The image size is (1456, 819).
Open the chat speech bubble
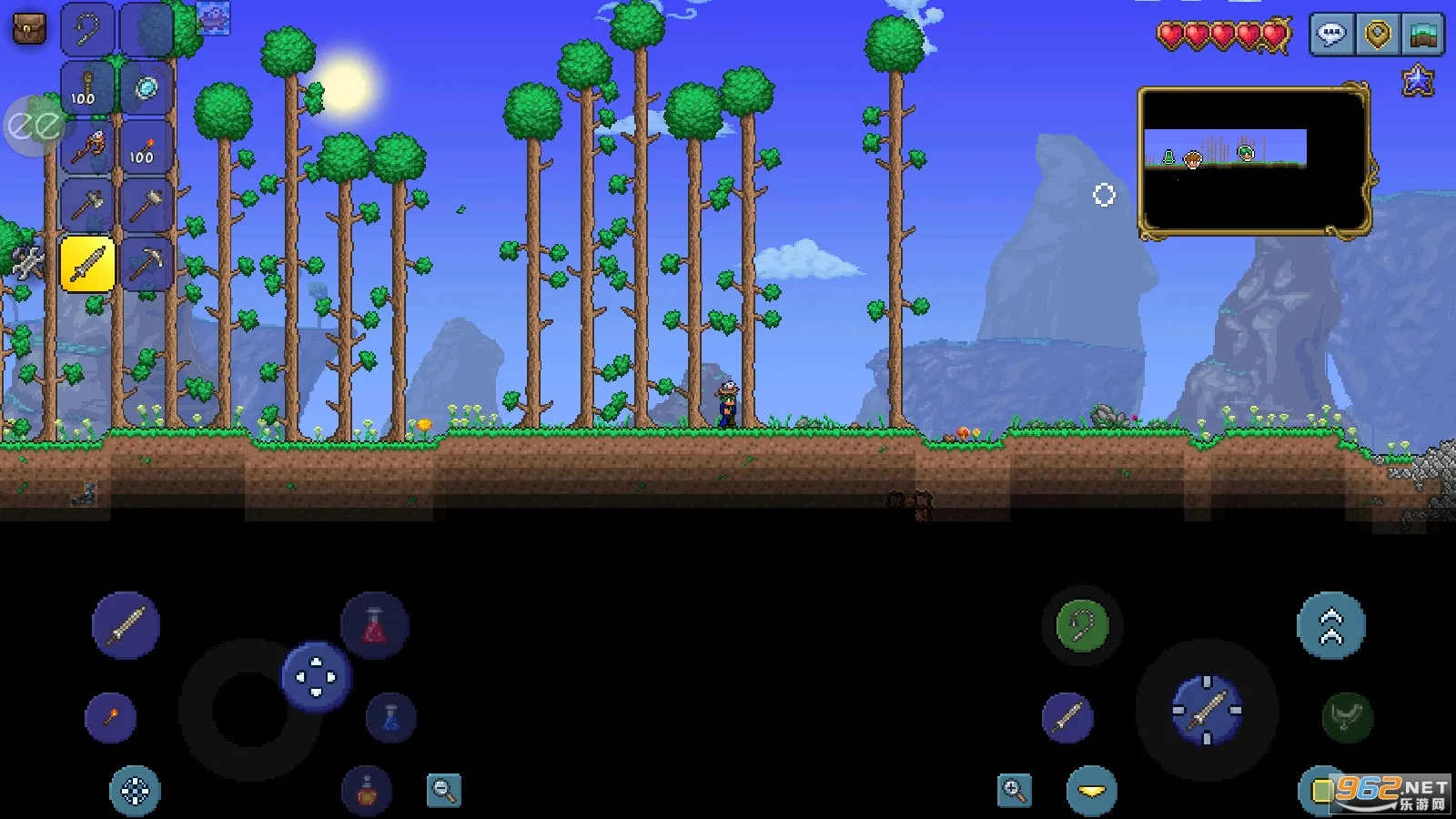[x=1331, y=35]
